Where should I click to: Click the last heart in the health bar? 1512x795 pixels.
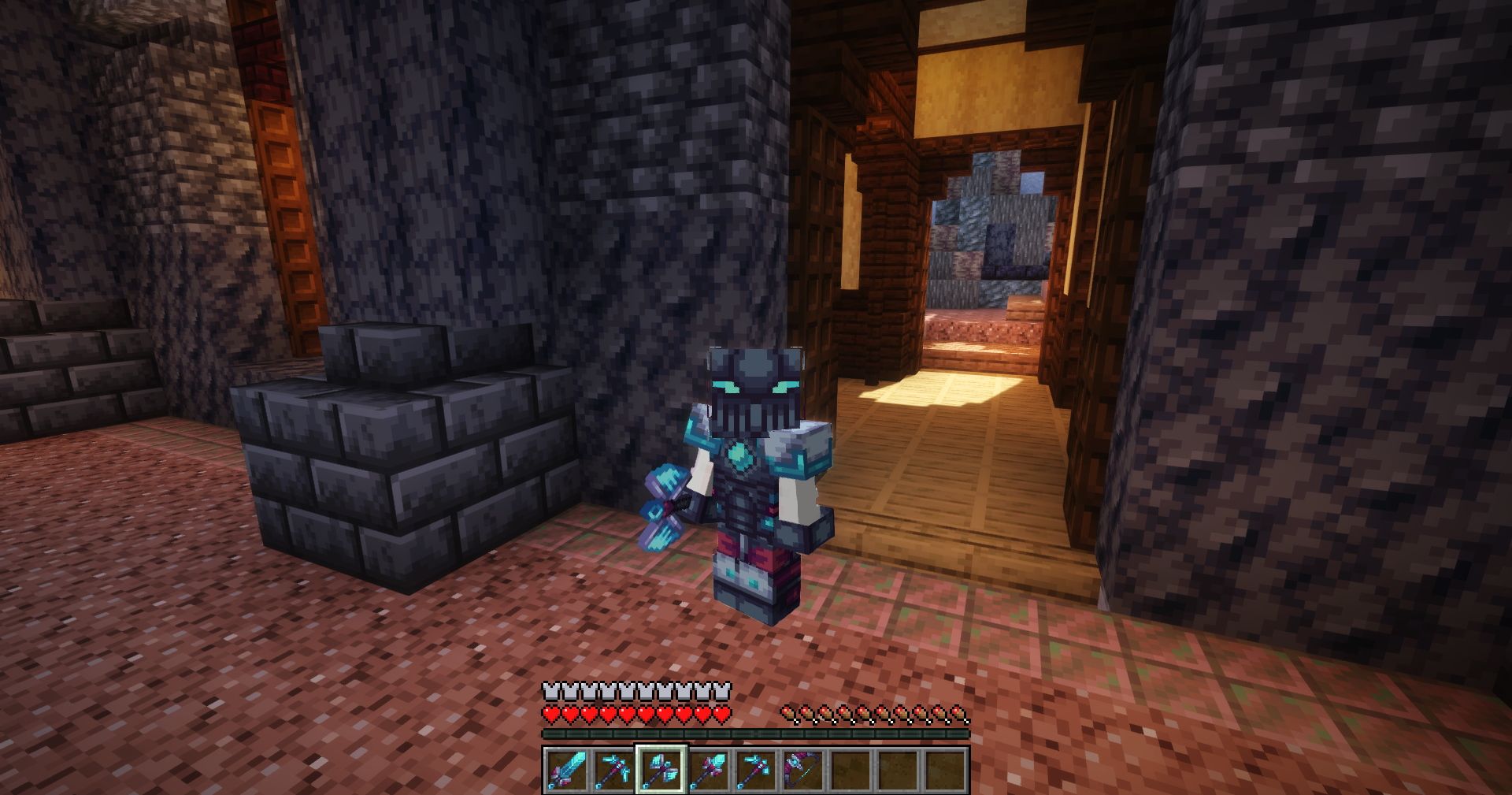pos(723,714)
